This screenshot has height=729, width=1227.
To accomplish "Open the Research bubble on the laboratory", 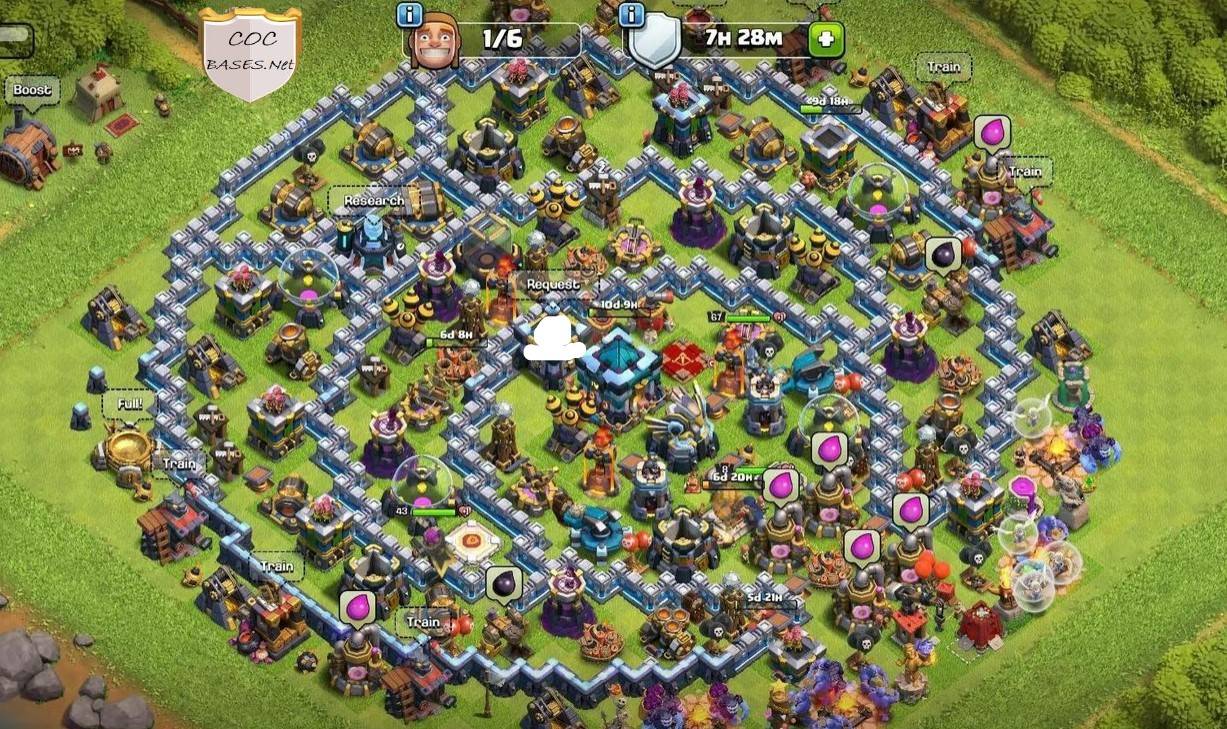I will [374, 200].
